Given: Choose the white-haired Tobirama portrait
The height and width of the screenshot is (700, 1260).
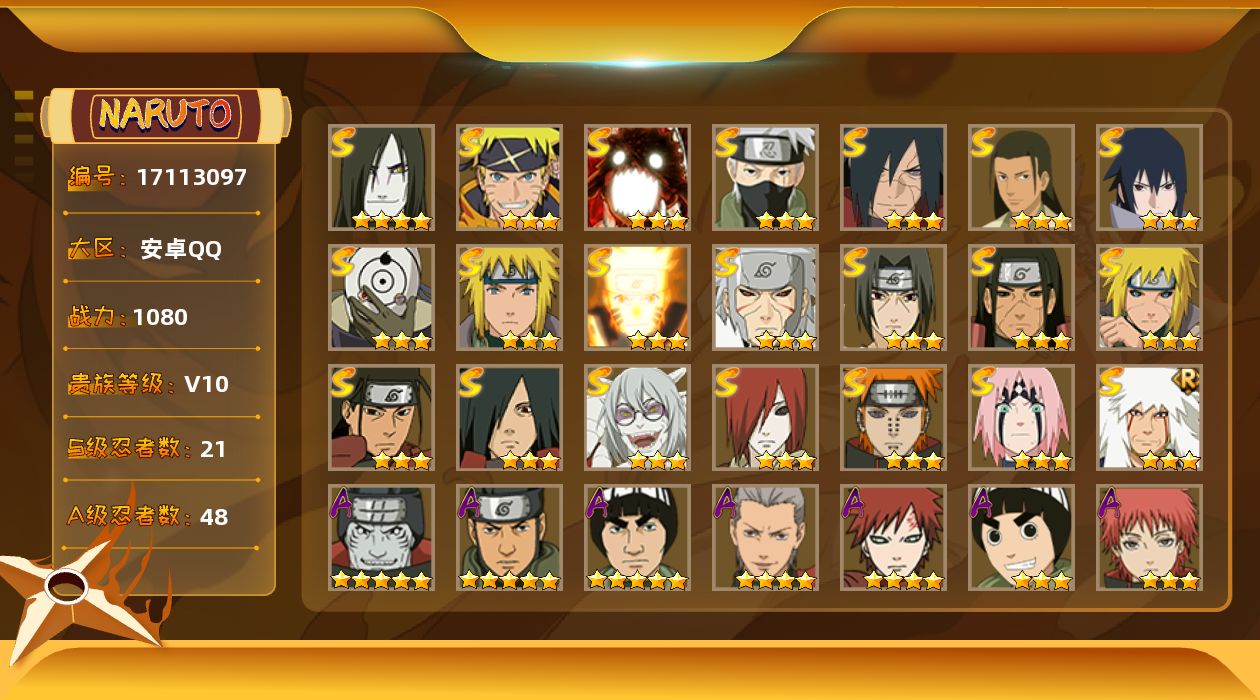Looking at the screenshot, I should point(765,297).
